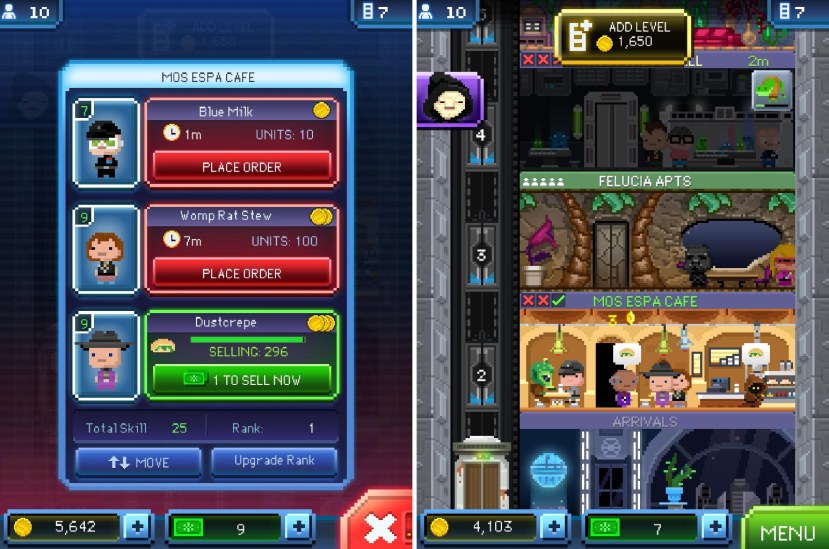Tap the green 1 To Sell Now button
Screen dimensions: 829x549
click(x=241, y=379)
